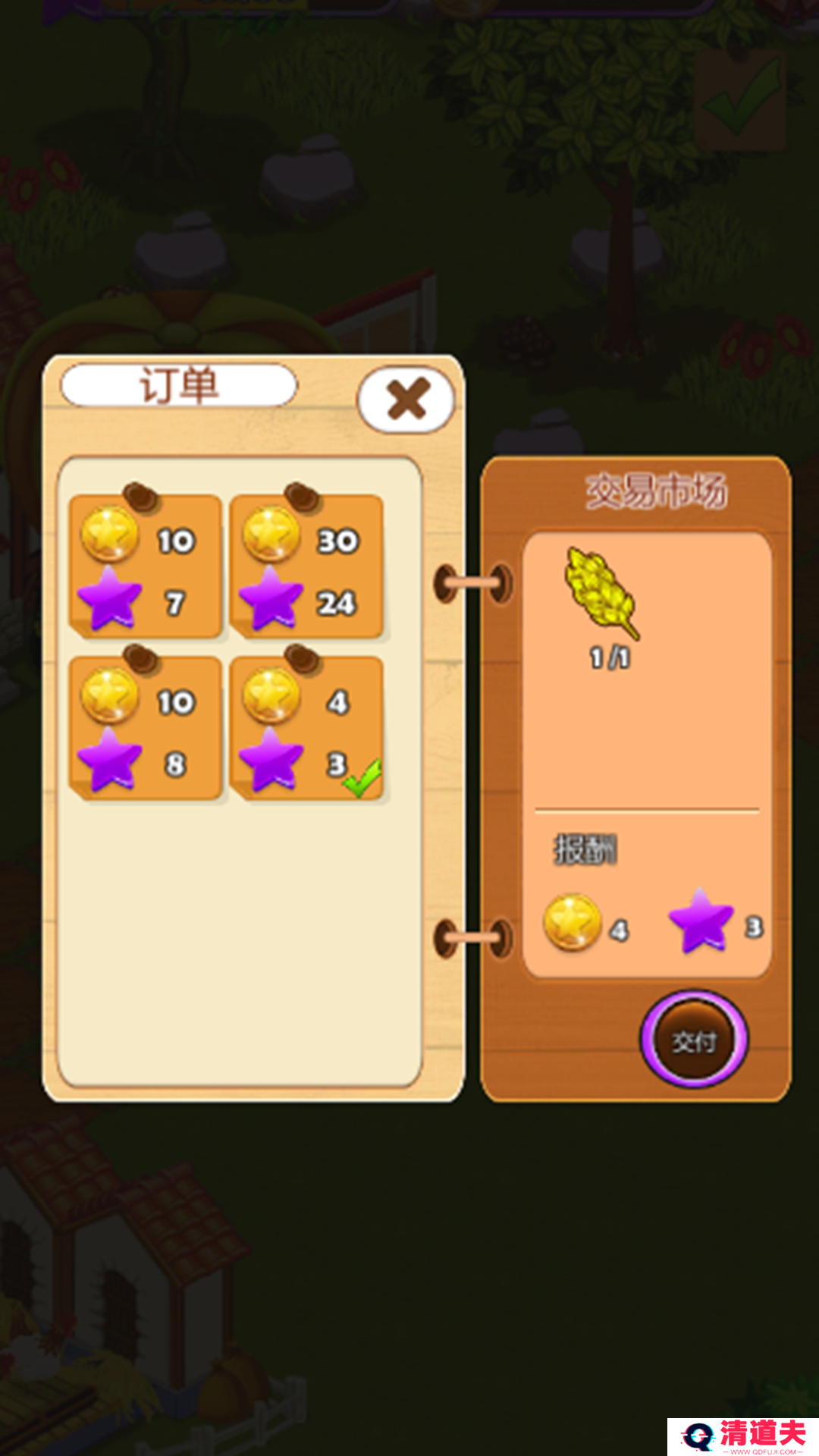The image size is (819, 1456).
Task: Select the order rewarding 10 coins and 7 stars
Action: [x=145, y=567]
